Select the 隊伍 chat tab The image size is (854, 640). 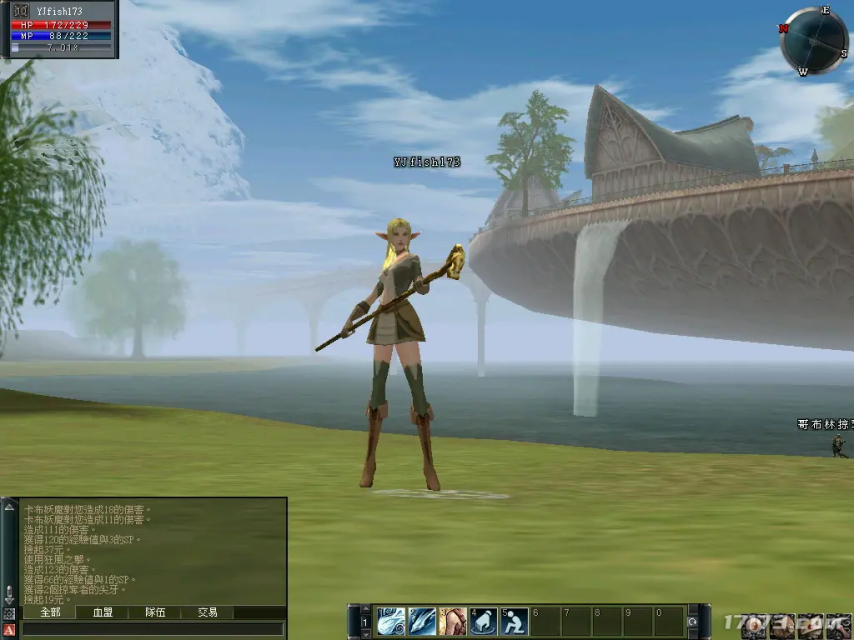pyautogui.click(x=155, y=612)
